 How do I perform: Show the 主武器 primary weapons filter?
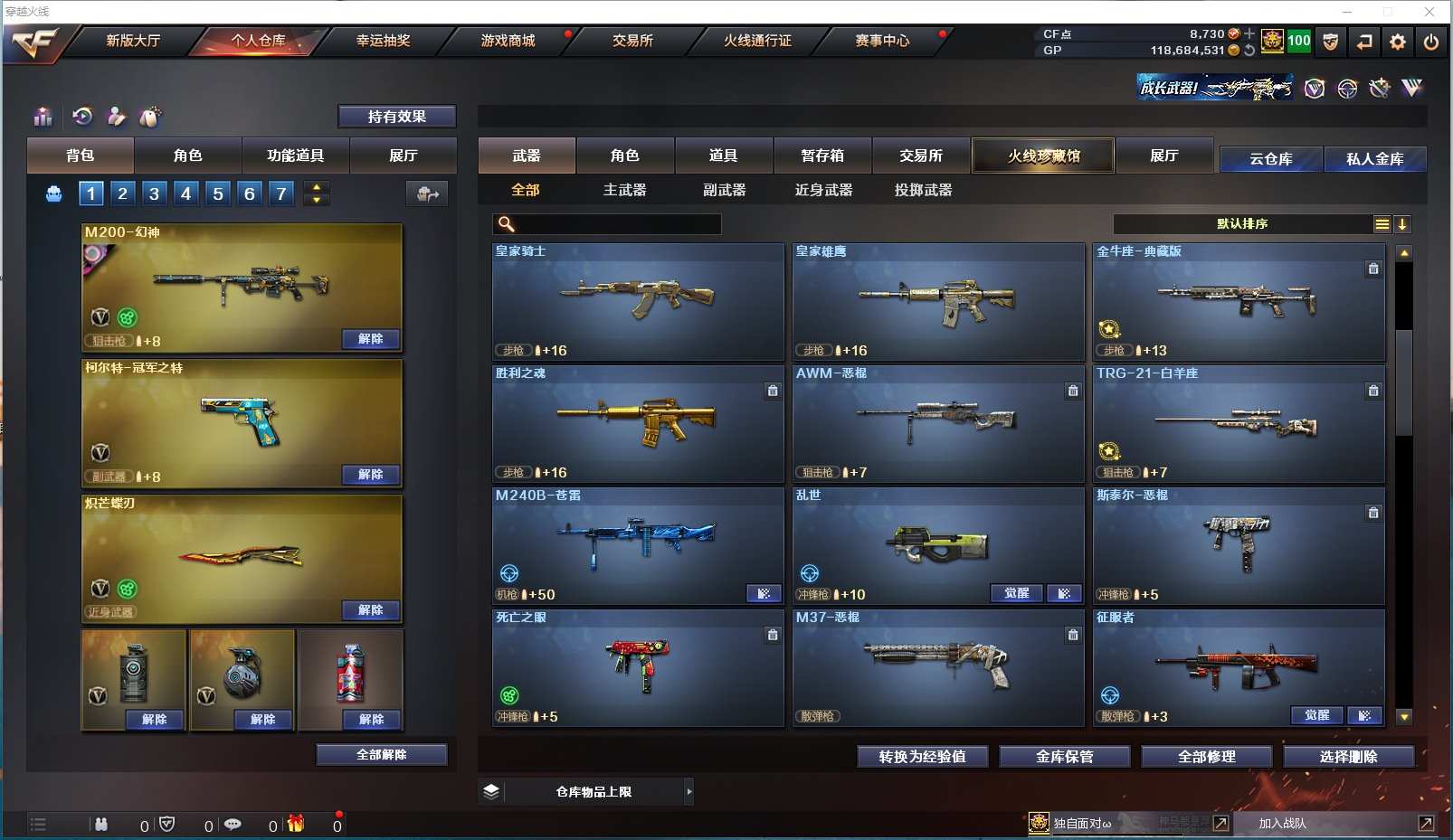tap(624, 190)
